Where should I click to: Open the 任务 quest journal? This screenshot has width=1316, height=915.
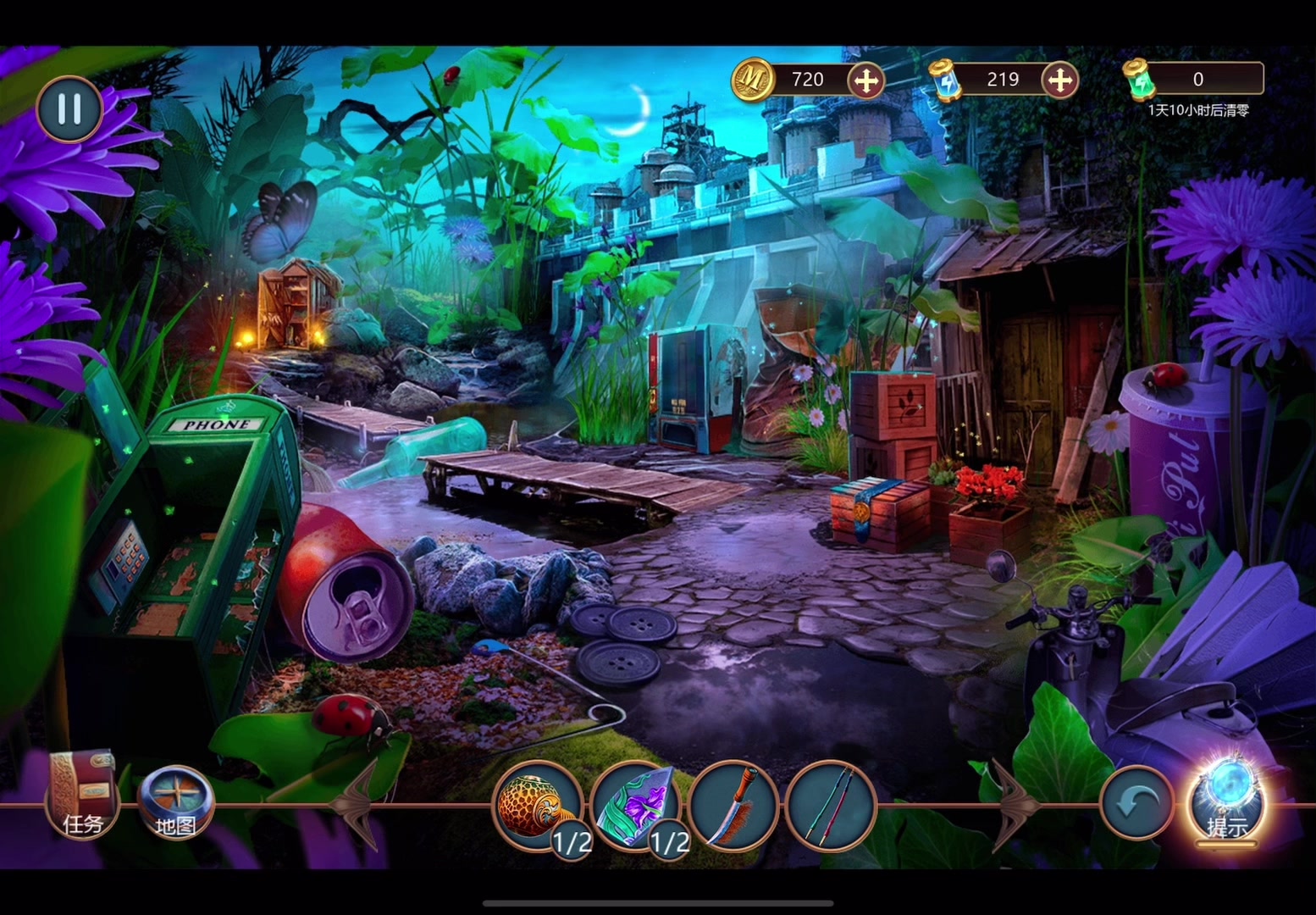click(81, 794)
